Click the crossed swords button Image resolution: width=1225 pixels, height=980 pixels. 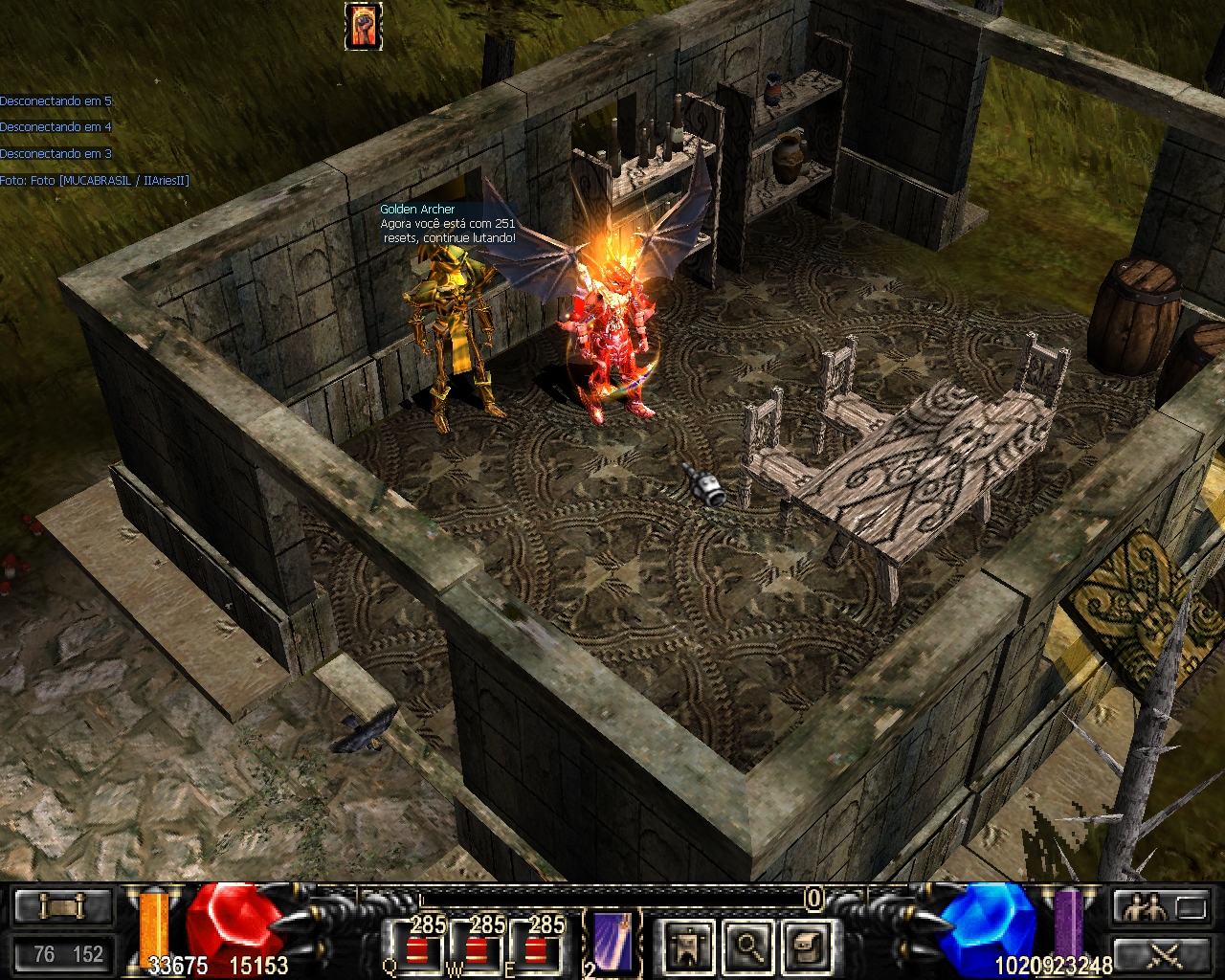pos(1162,954)
